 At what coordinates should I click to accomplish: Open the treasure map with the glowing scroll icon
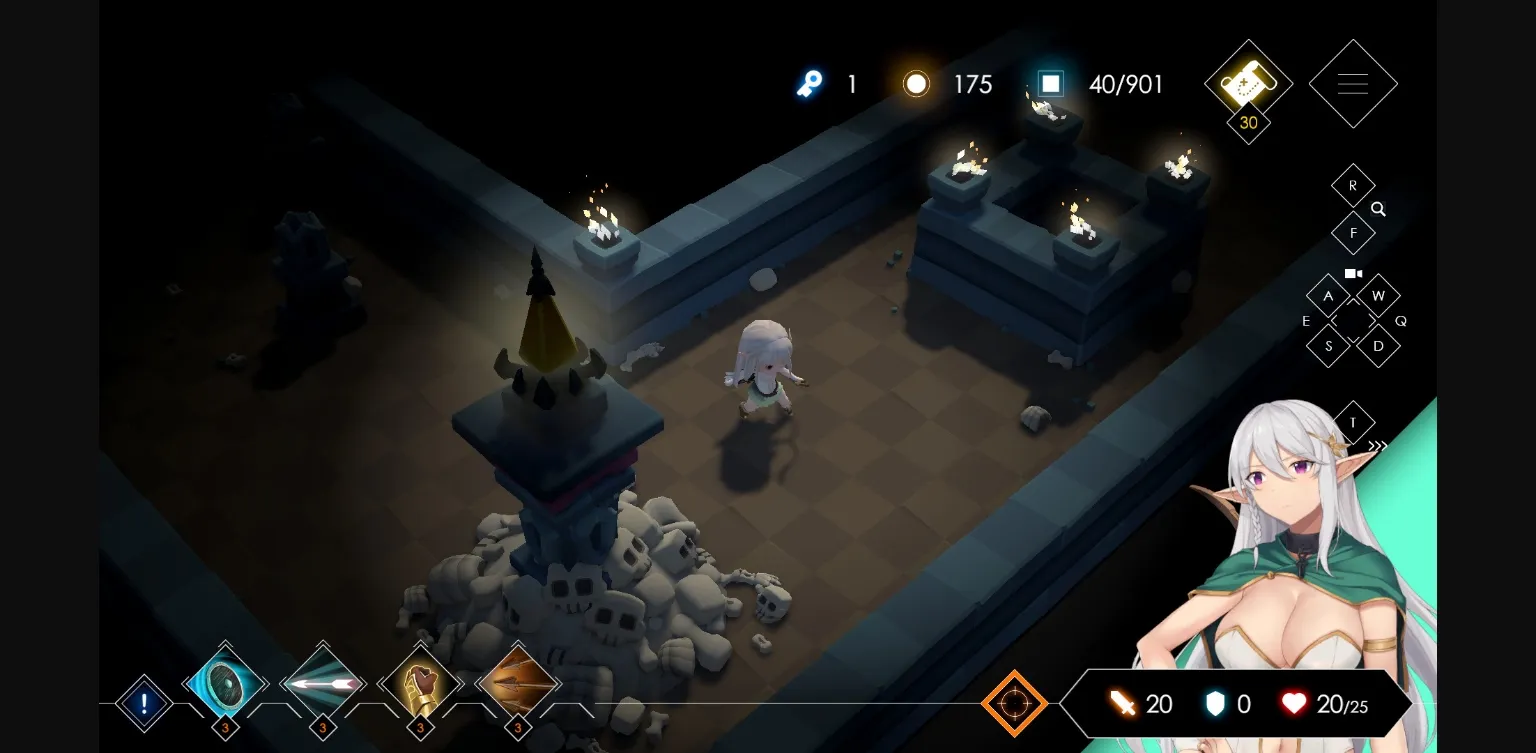[1247, 83]
